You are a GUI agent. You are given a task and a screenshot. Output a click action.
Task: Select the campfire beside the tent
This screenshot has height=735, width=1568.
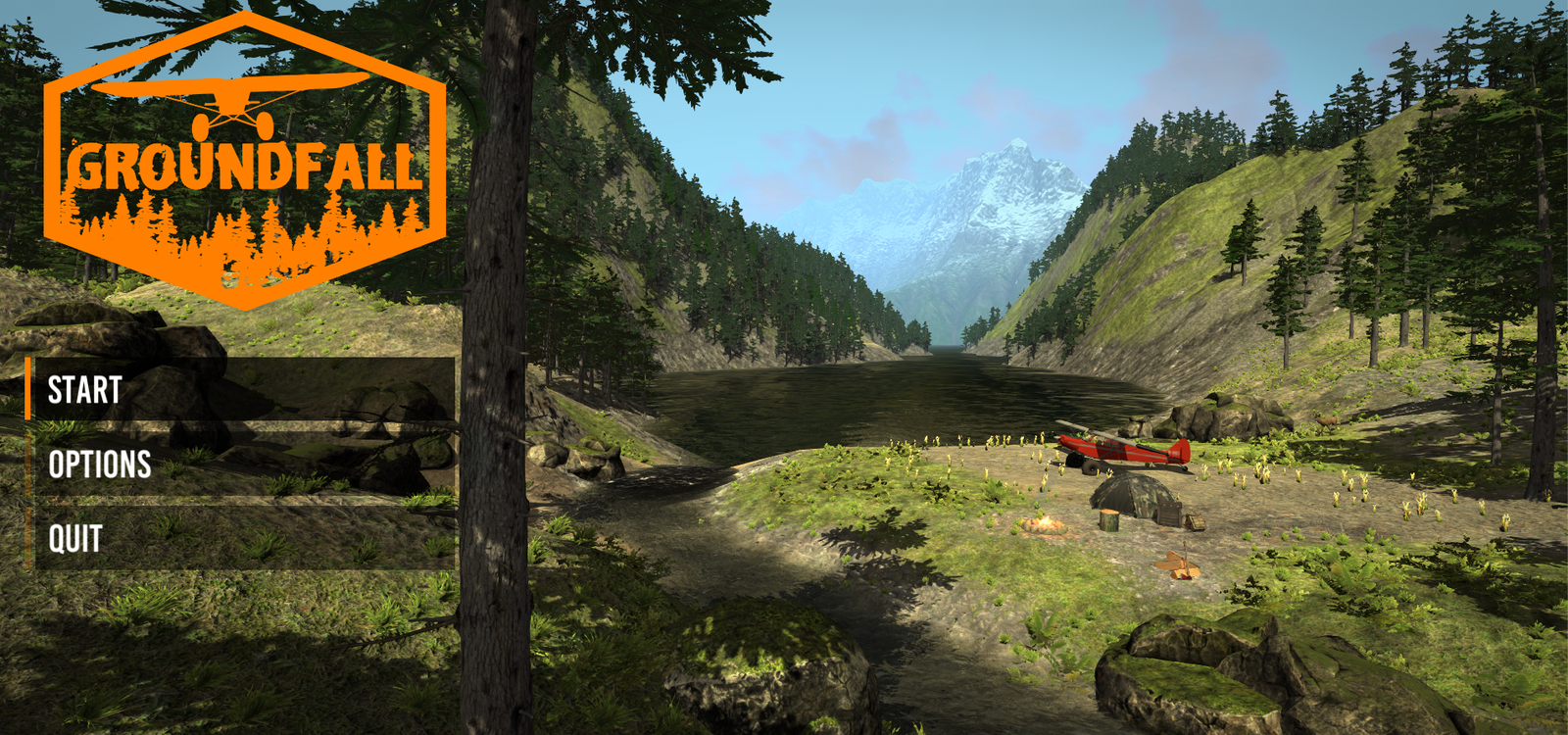pyautogui.click(x=1044, y=525)
